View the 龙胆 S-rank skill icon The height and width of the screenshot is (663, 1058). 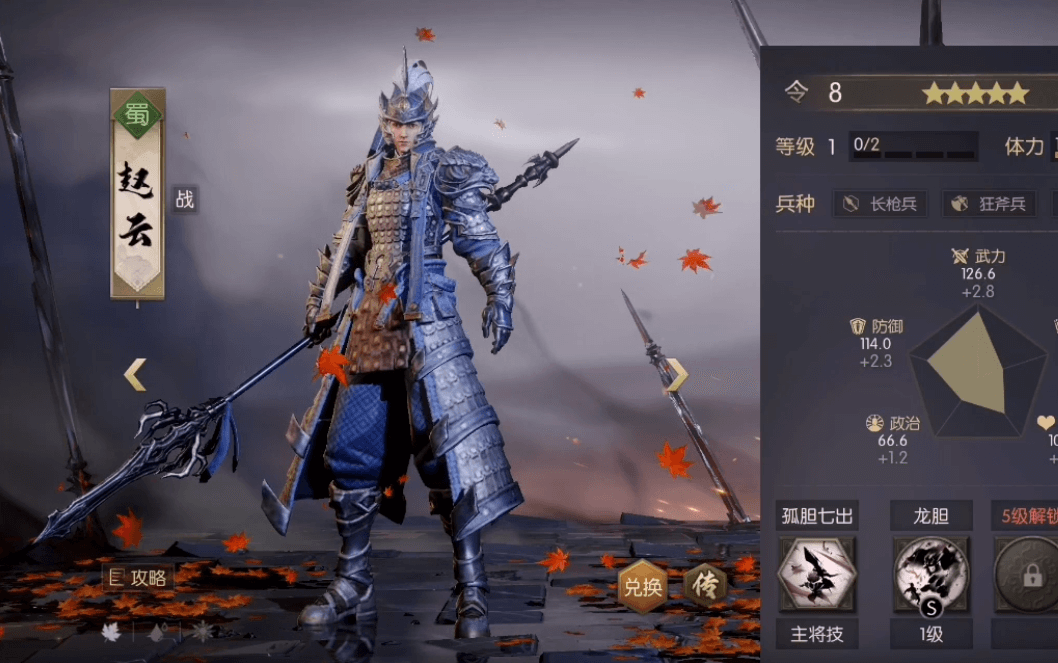(x=931, y=574)
